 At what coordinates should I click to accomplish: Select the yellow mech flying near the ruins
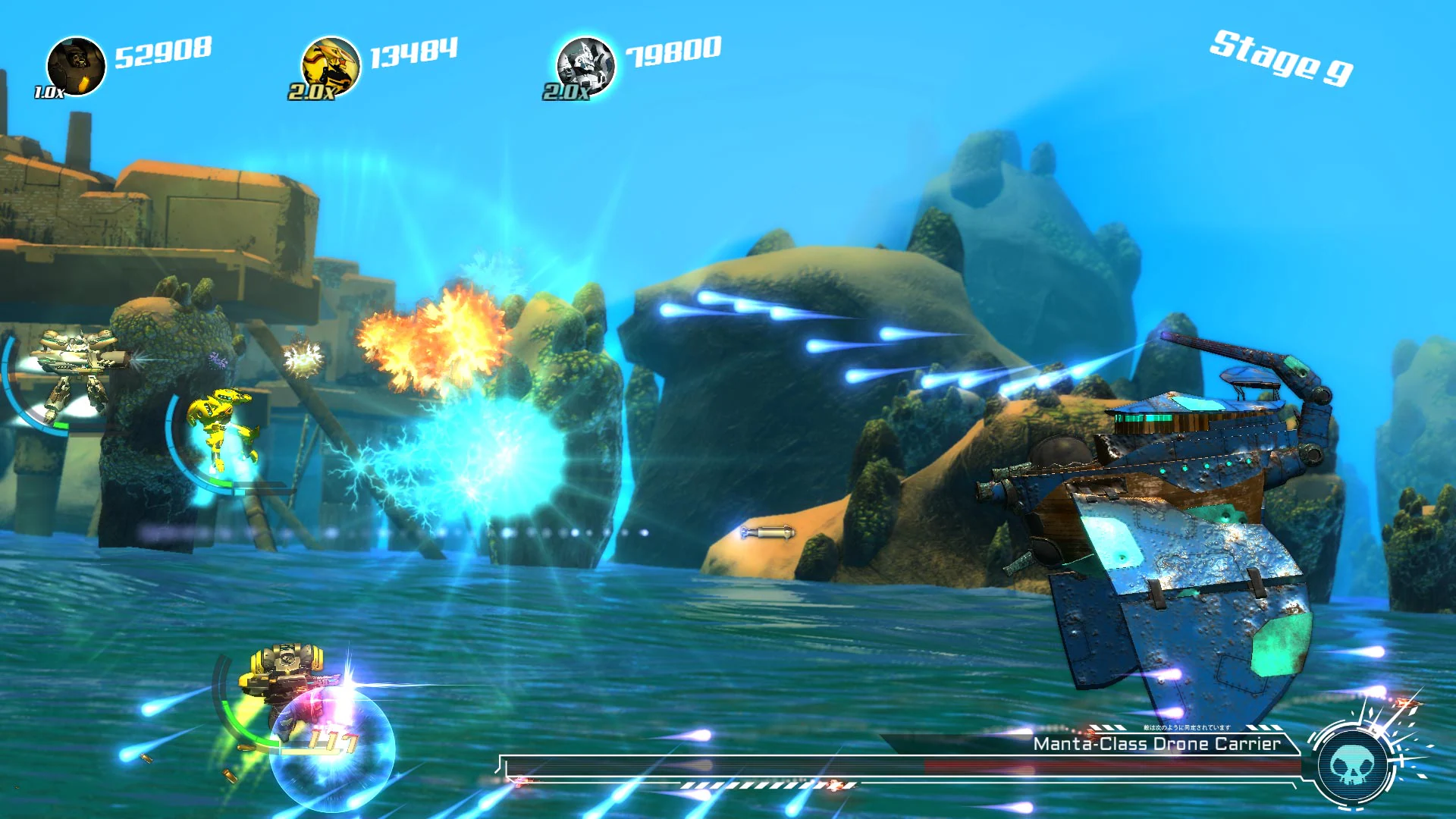220,425
